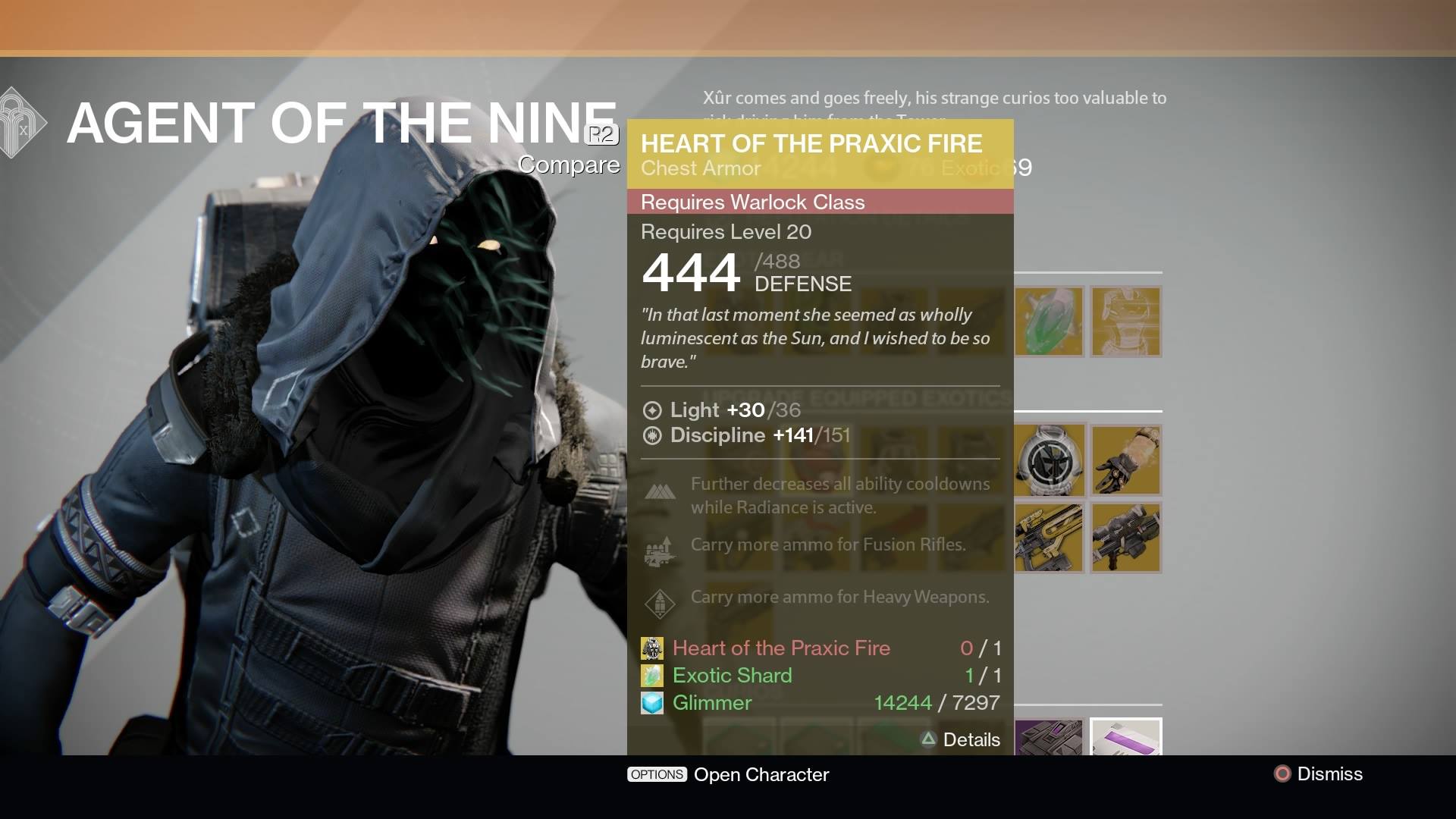Viewport: 1456px width, 819px height.
Task: Click the Exotic Shard cost icon
Action: pos(651,675)
